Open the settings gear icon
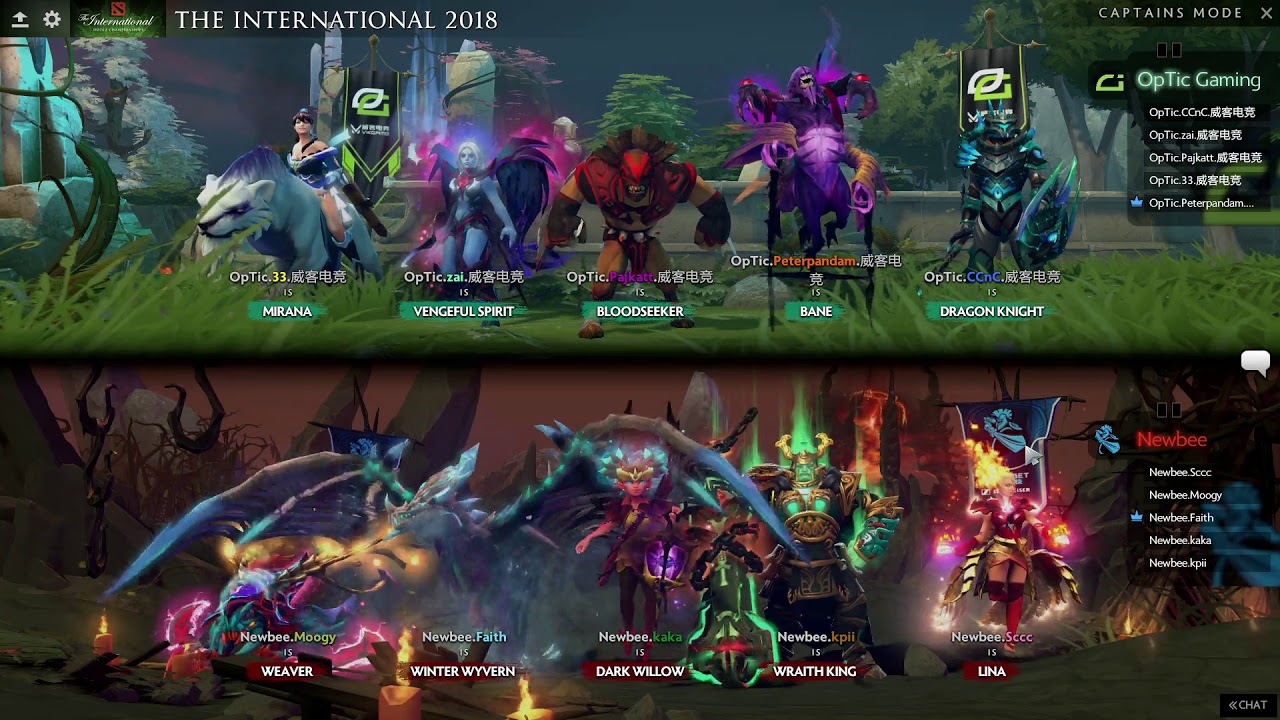Screen dimensions: 1280x720 point(52,19)
